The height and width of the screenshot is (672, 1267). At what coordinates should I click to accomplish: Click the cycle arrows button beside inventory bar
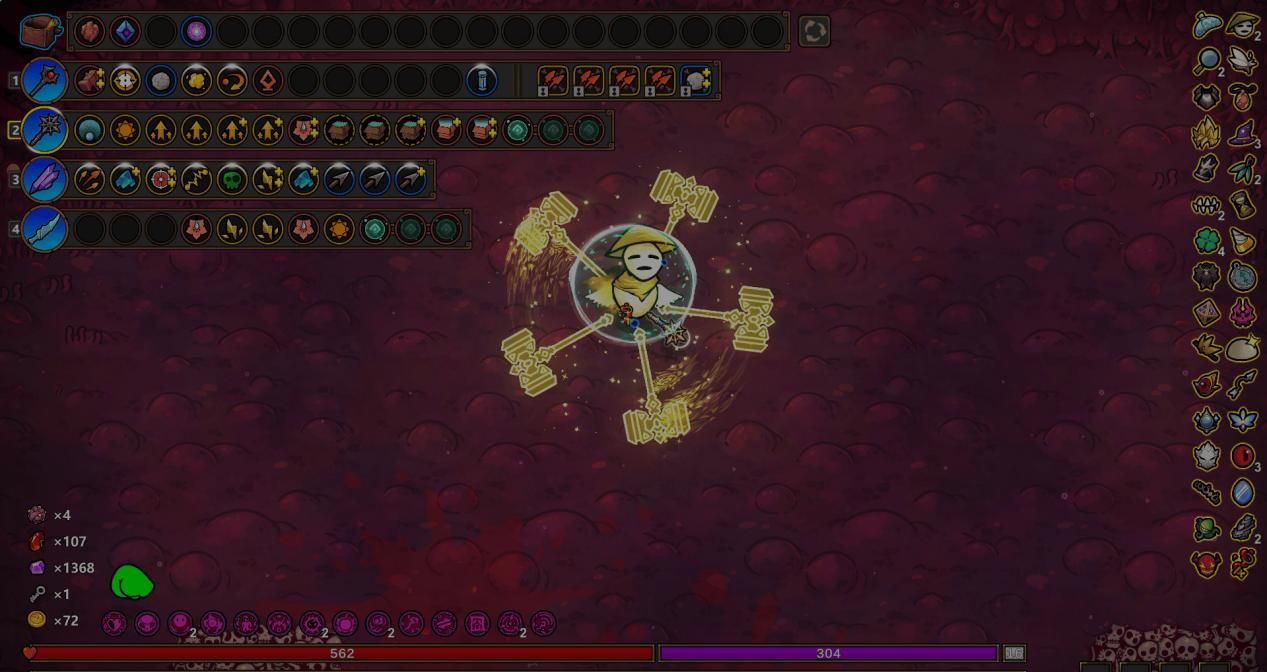814,32
